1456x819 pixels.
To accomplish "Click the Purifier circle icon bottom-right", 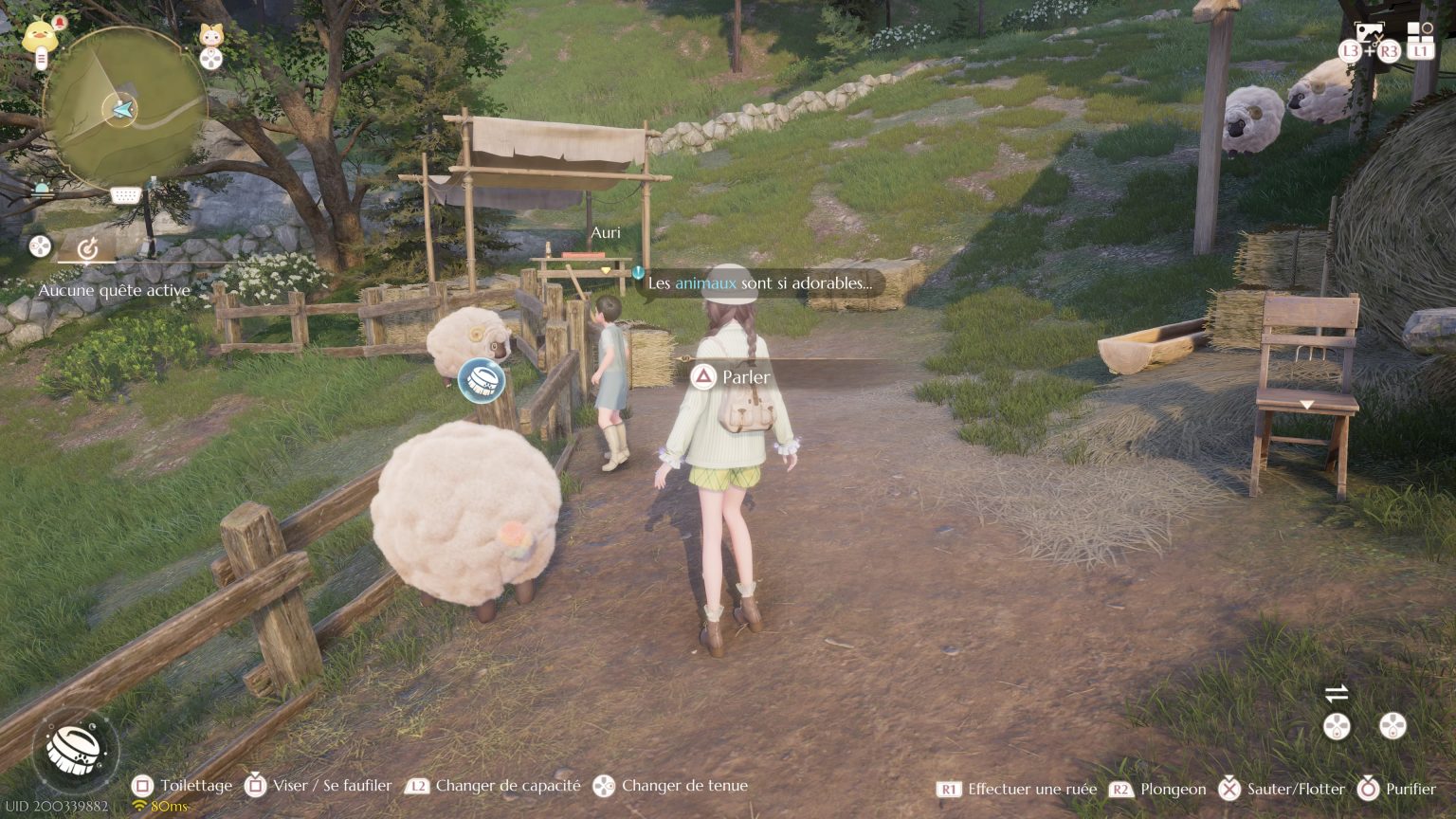I will (x=1369, y=788).
